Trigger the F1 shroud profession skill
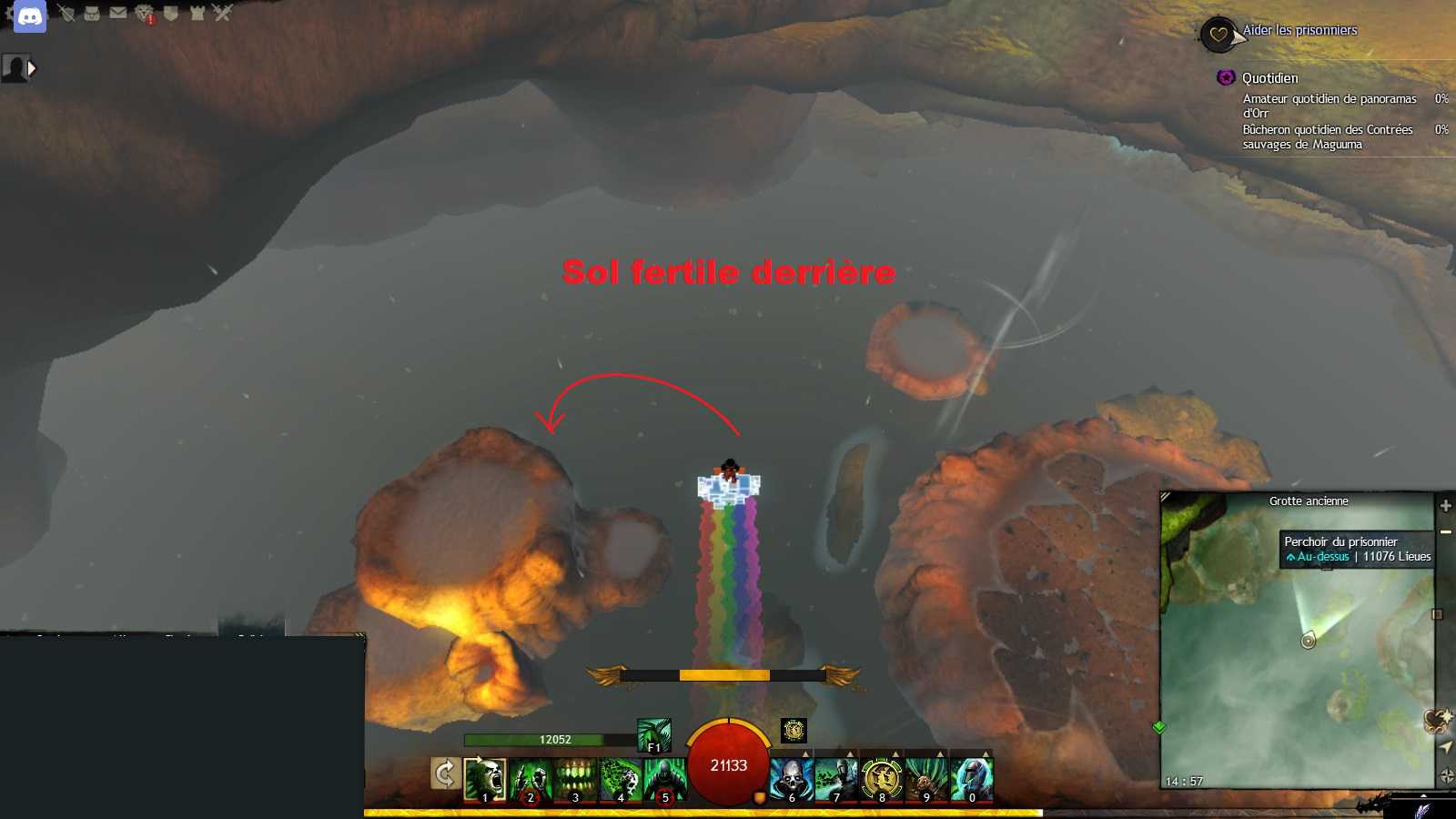This screenshot has width=1456, height=819. pyautogui.click(x=653, y=735)
